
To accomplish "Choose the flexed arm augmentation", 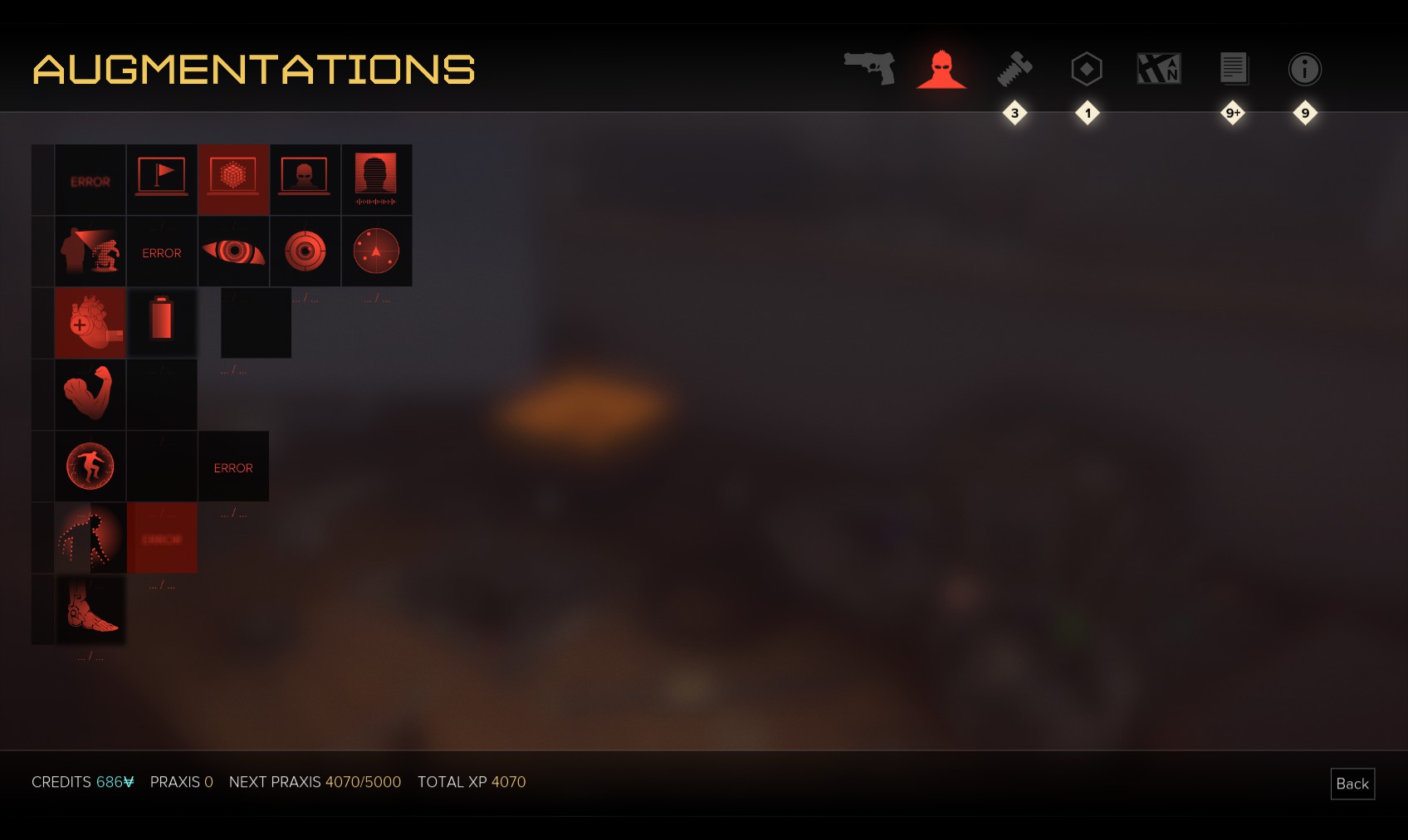I will click(x=90, y=393).
